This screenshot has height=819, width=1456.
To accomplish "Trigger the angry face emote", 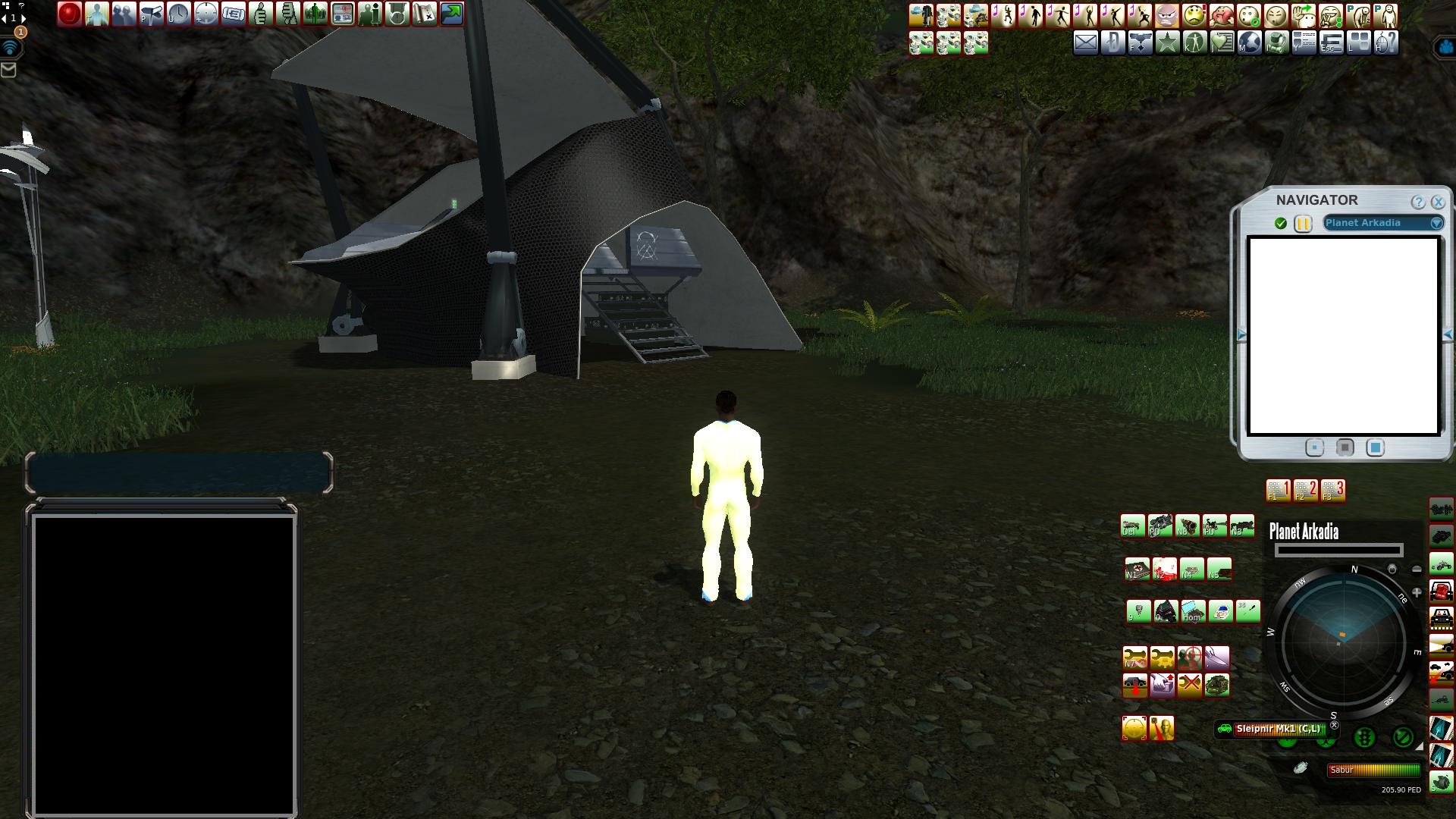I will coord(1167,15).
